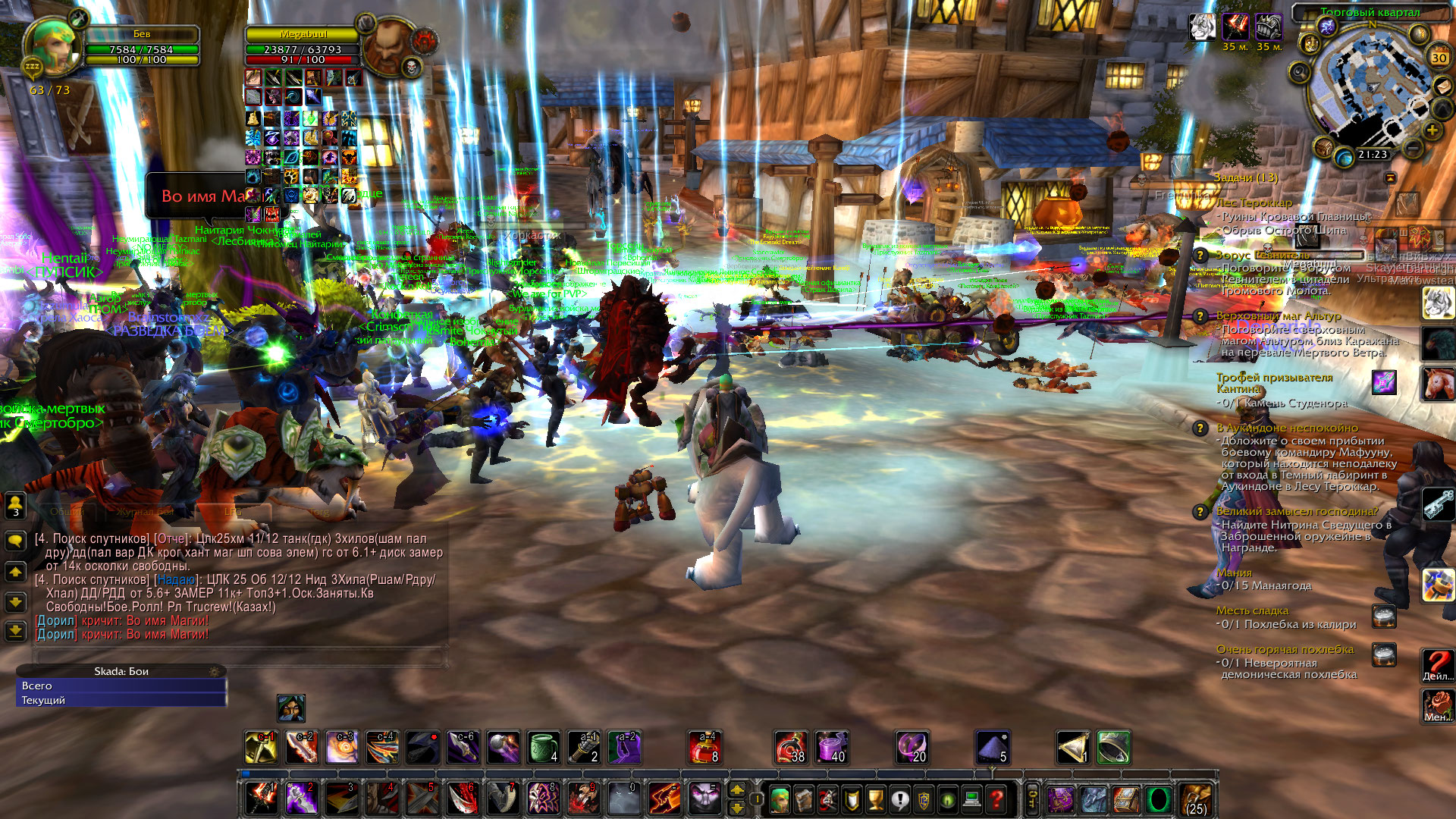Select the player portrait Бев
The width and height of the screenshot is (1456, 819).
tap(52, 47)
